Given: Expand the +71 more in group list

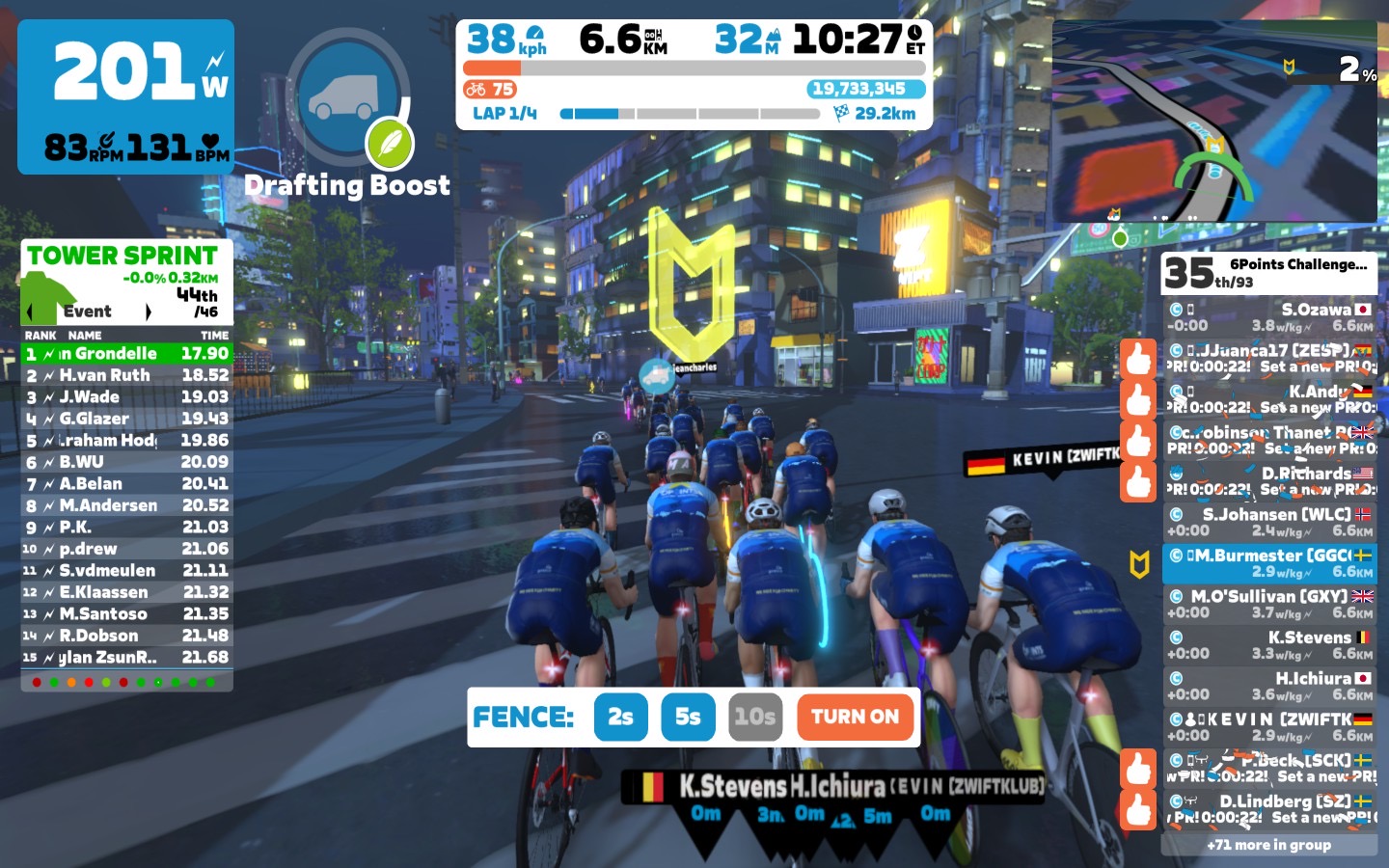Looking at the screenshot, I should coord(1268,845).
